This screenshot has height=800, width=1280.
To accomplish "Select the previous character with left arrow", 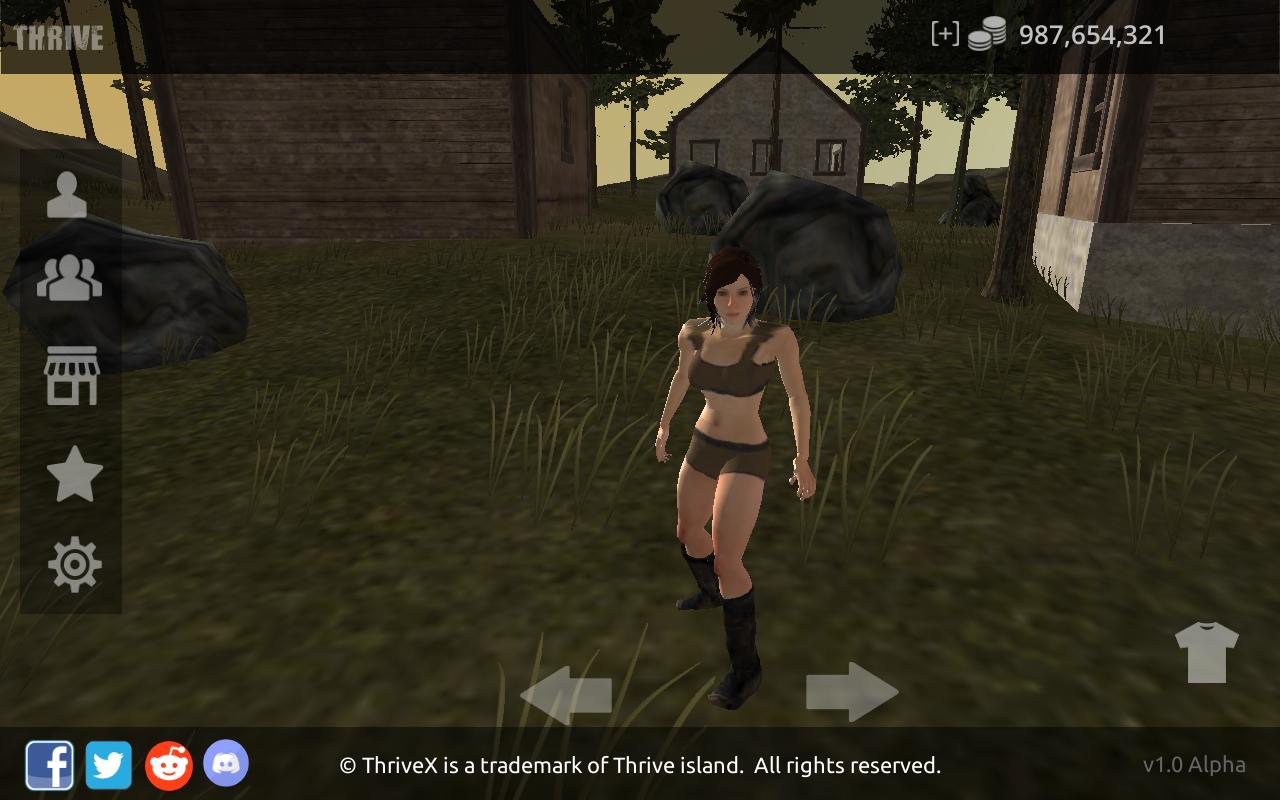I will click(x=566, y=694).
